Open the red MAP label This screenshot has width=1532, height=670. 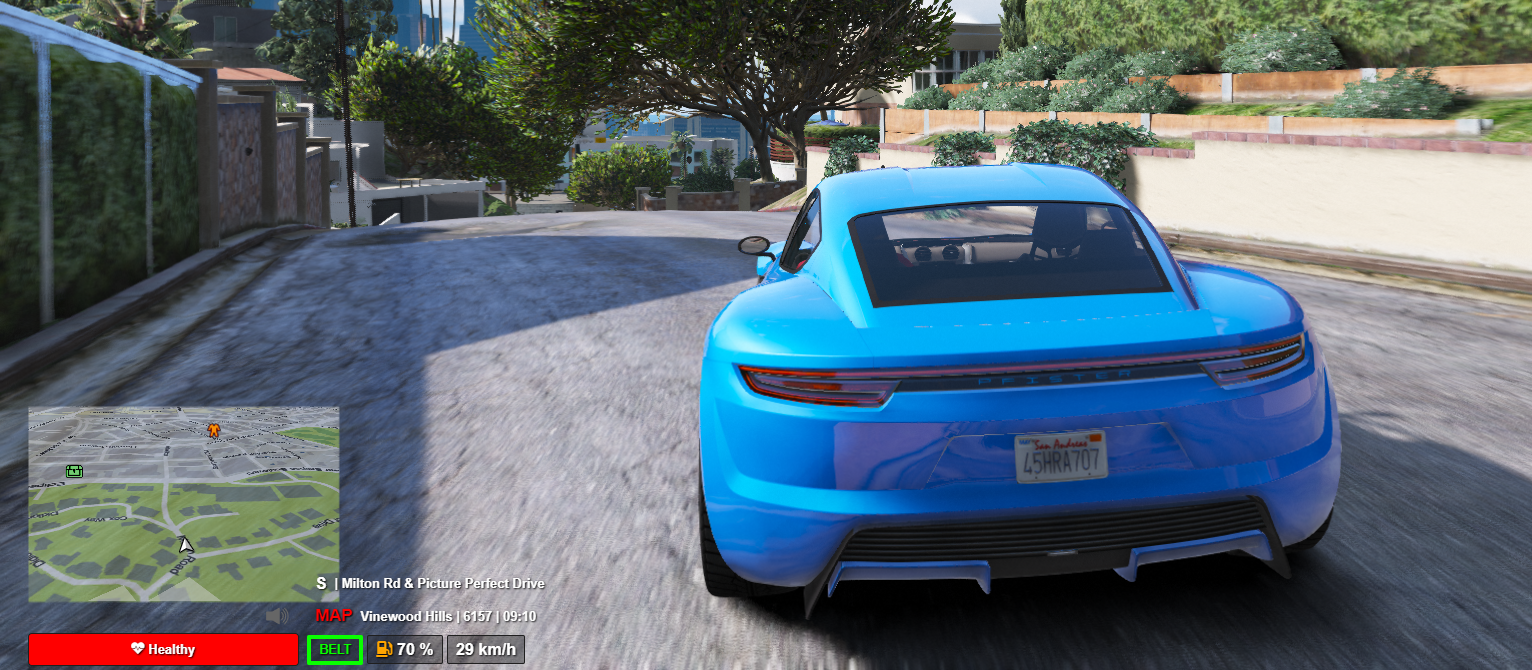[x=334, y=616]
